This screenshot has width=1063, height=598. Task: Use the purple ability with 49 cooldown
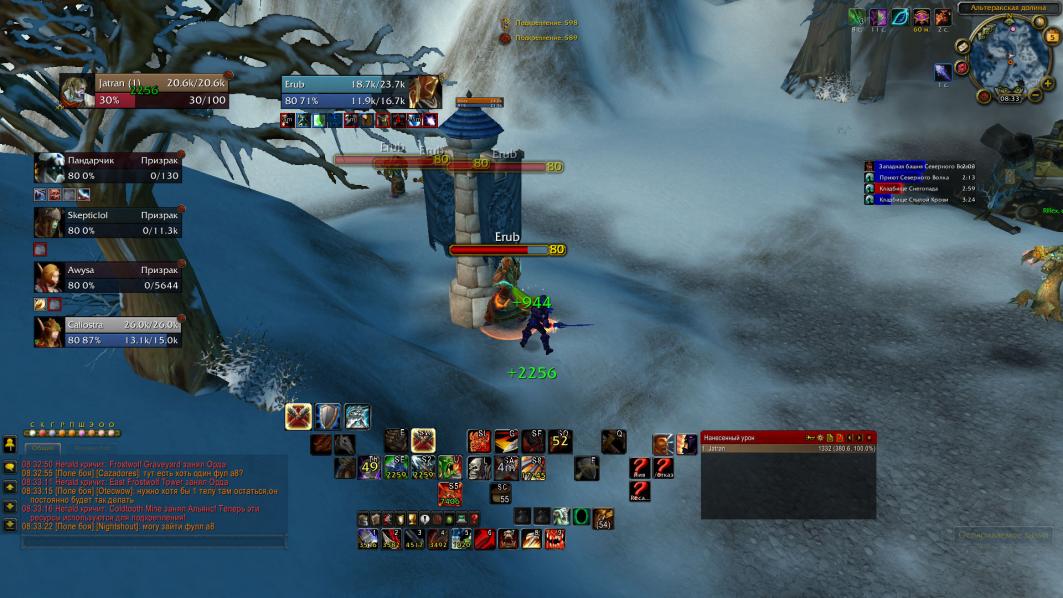[370, 467]
